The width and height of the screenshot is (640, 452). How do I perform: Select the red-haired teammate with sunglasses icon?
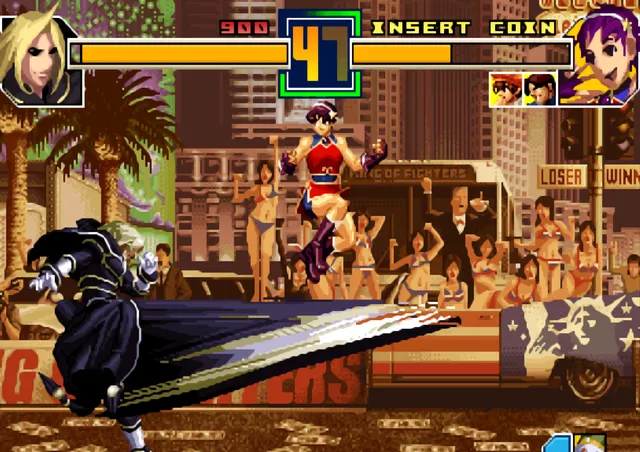tap(506, 89)
